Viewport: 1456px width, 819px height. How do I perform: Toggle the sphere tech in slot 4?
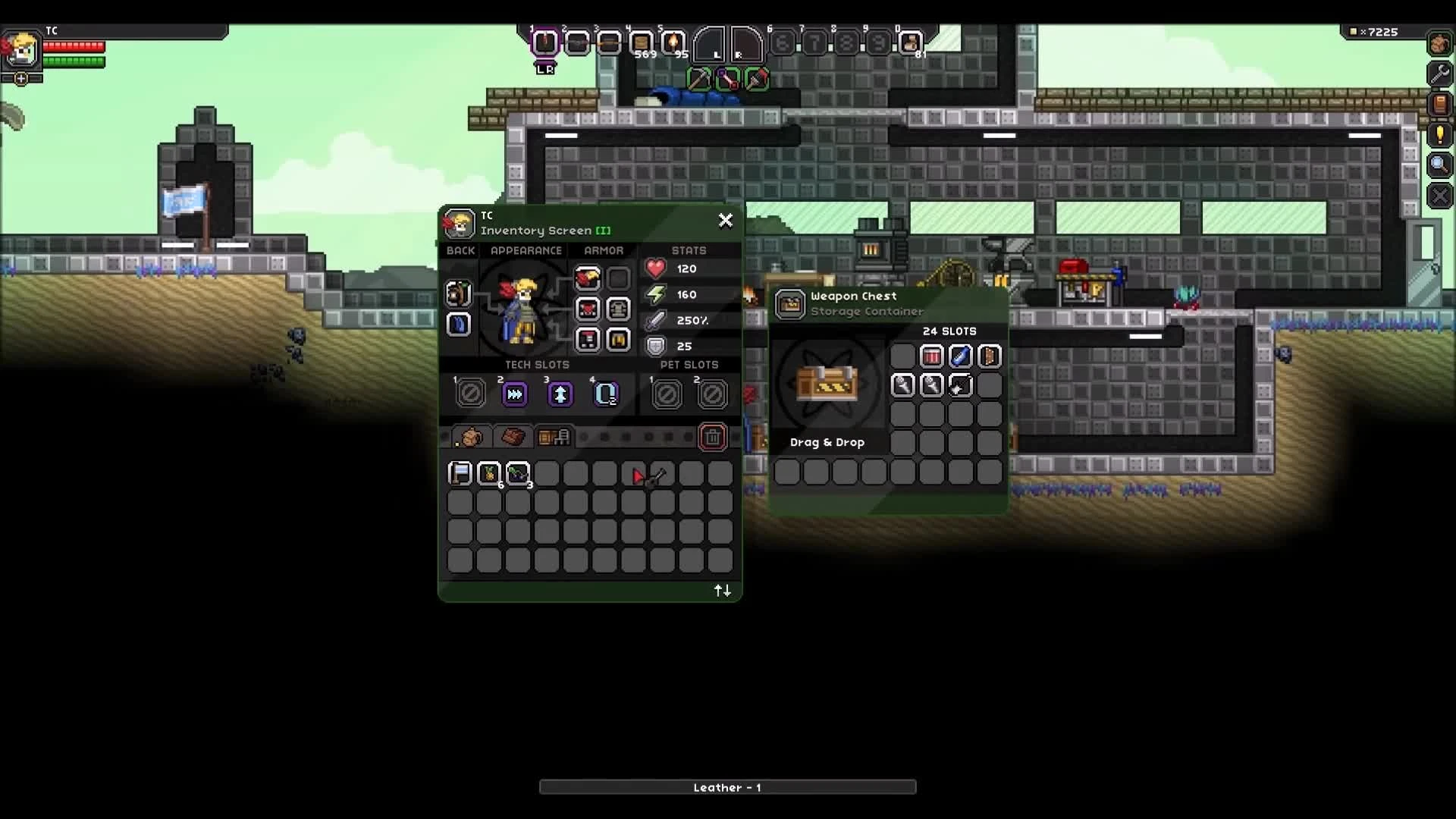point(605,394)
